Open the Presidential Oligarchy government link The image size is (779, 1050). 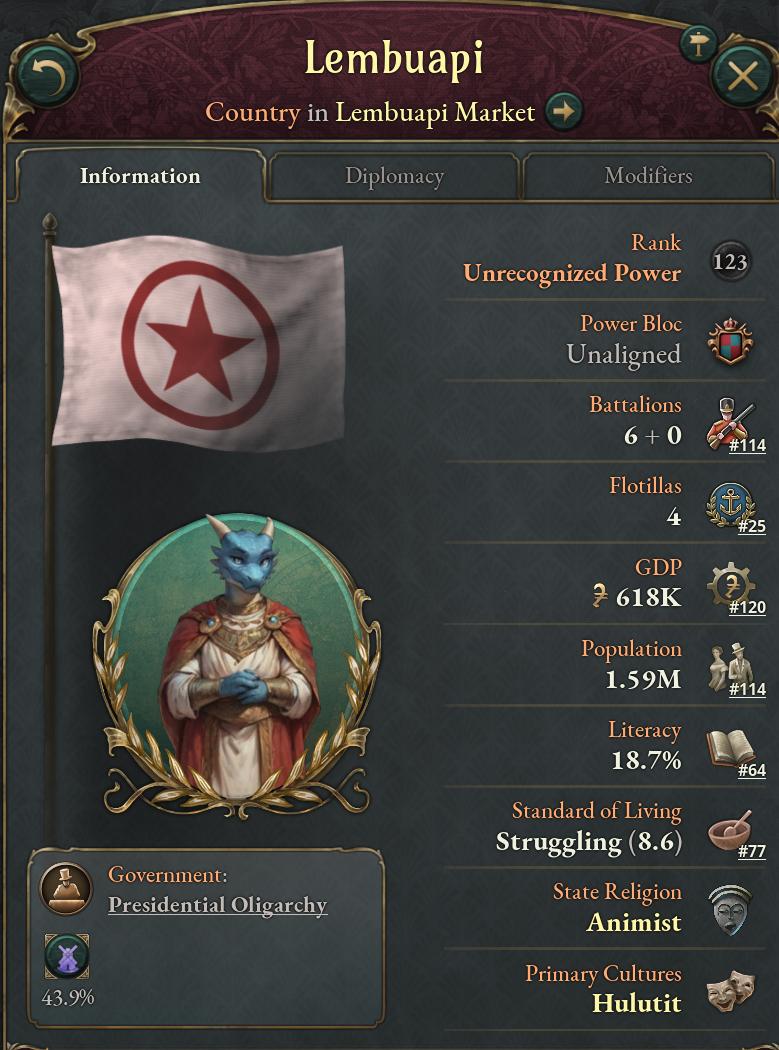click(217, 905)
